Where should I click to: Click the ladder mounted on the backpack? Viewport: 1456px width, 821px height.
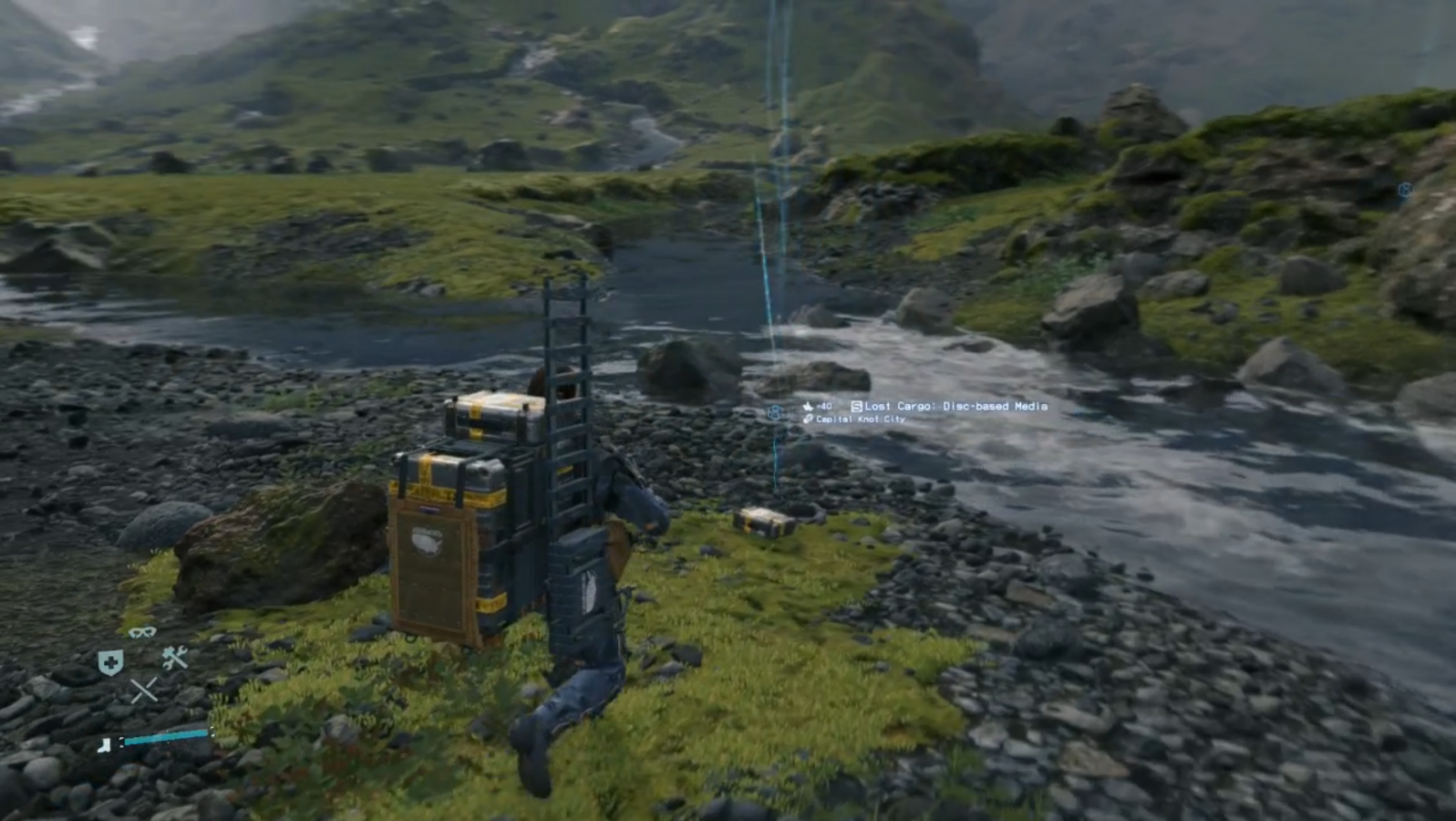pyautogui.click(x=565, y=365)
